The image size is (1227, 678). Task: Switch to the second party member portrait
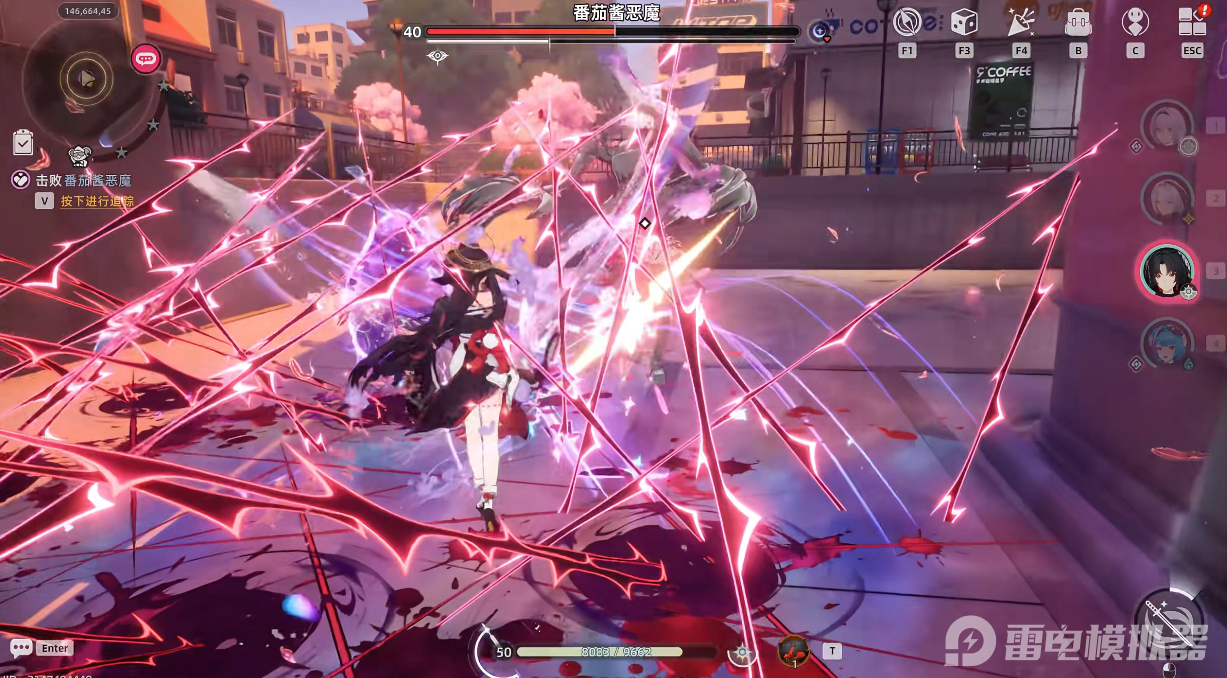(1167, 197)
